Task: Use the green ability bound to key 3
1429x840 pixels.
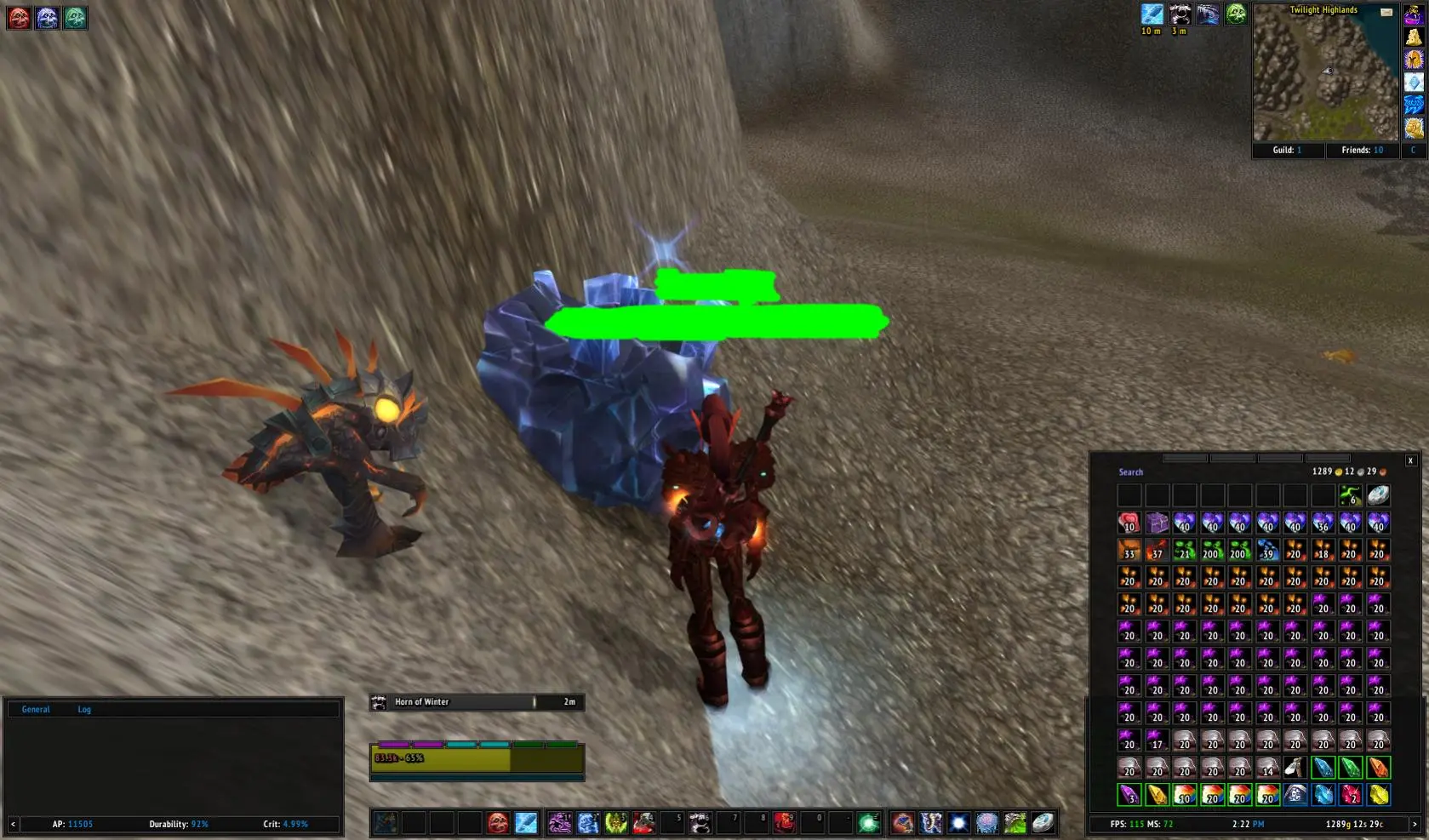Action: [615, 823]
